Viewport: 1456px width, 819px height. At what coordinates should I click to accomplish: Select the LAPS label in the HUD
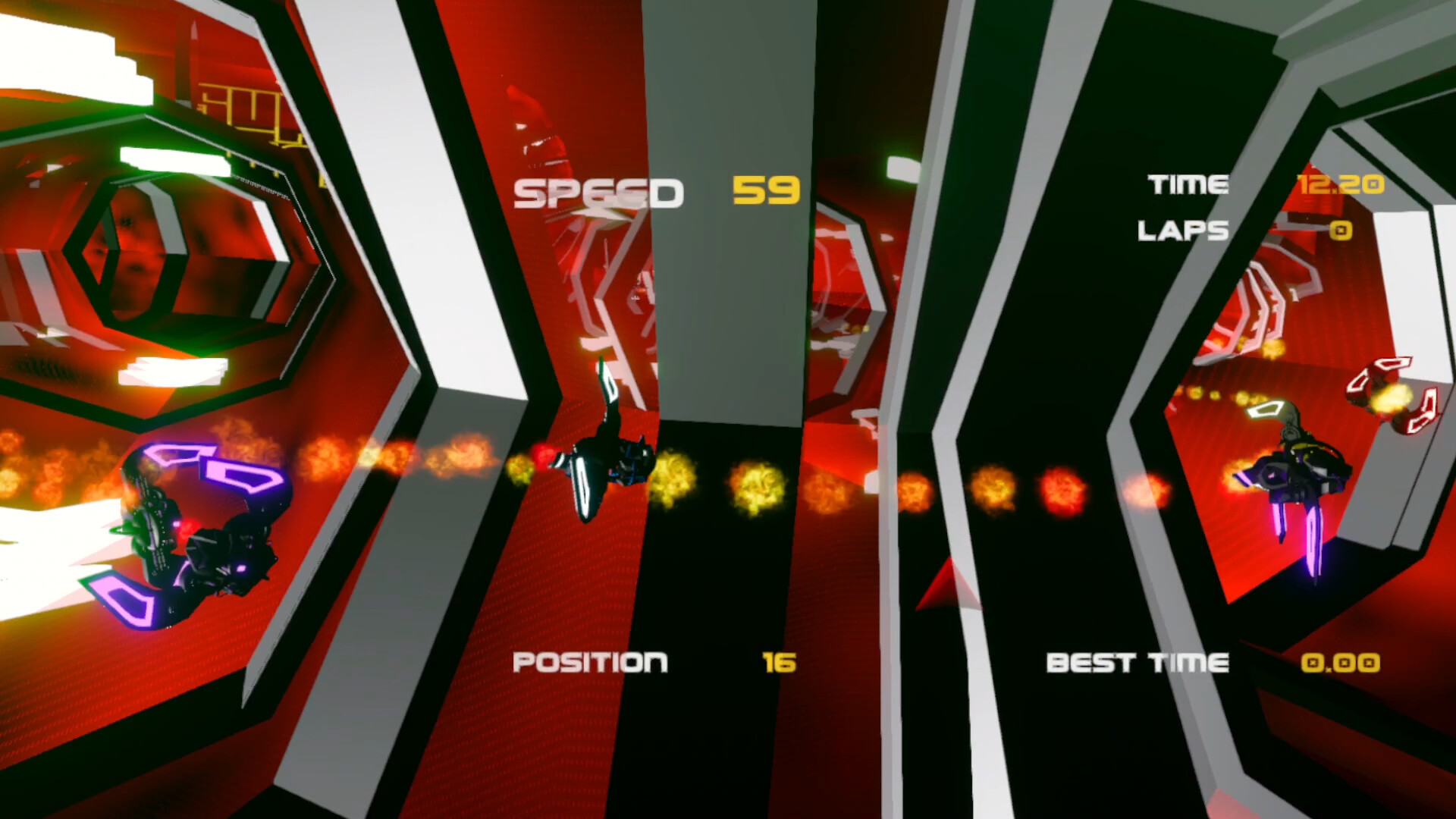click(1181, 231)
